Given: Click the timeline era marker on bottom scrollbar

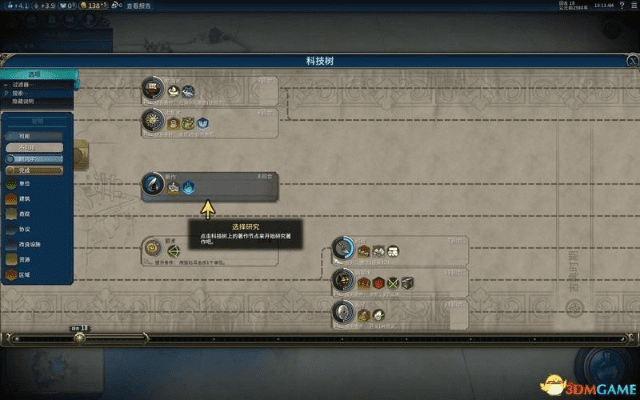Looking at the screenshot, I should pyautogui.click(x=80, y=337).
